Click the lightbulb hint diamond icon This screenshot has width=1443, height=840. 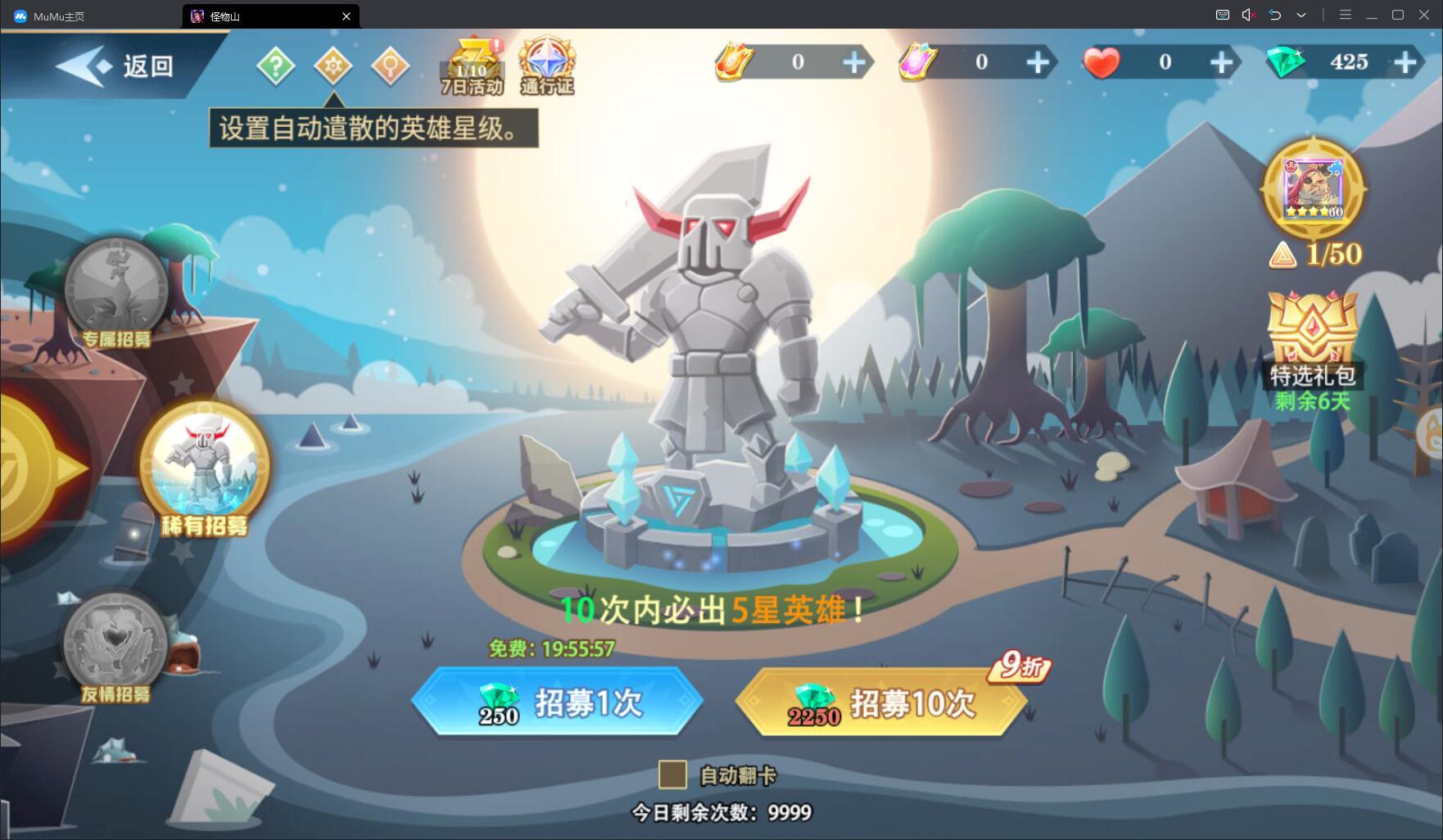[x=391, y=65]
